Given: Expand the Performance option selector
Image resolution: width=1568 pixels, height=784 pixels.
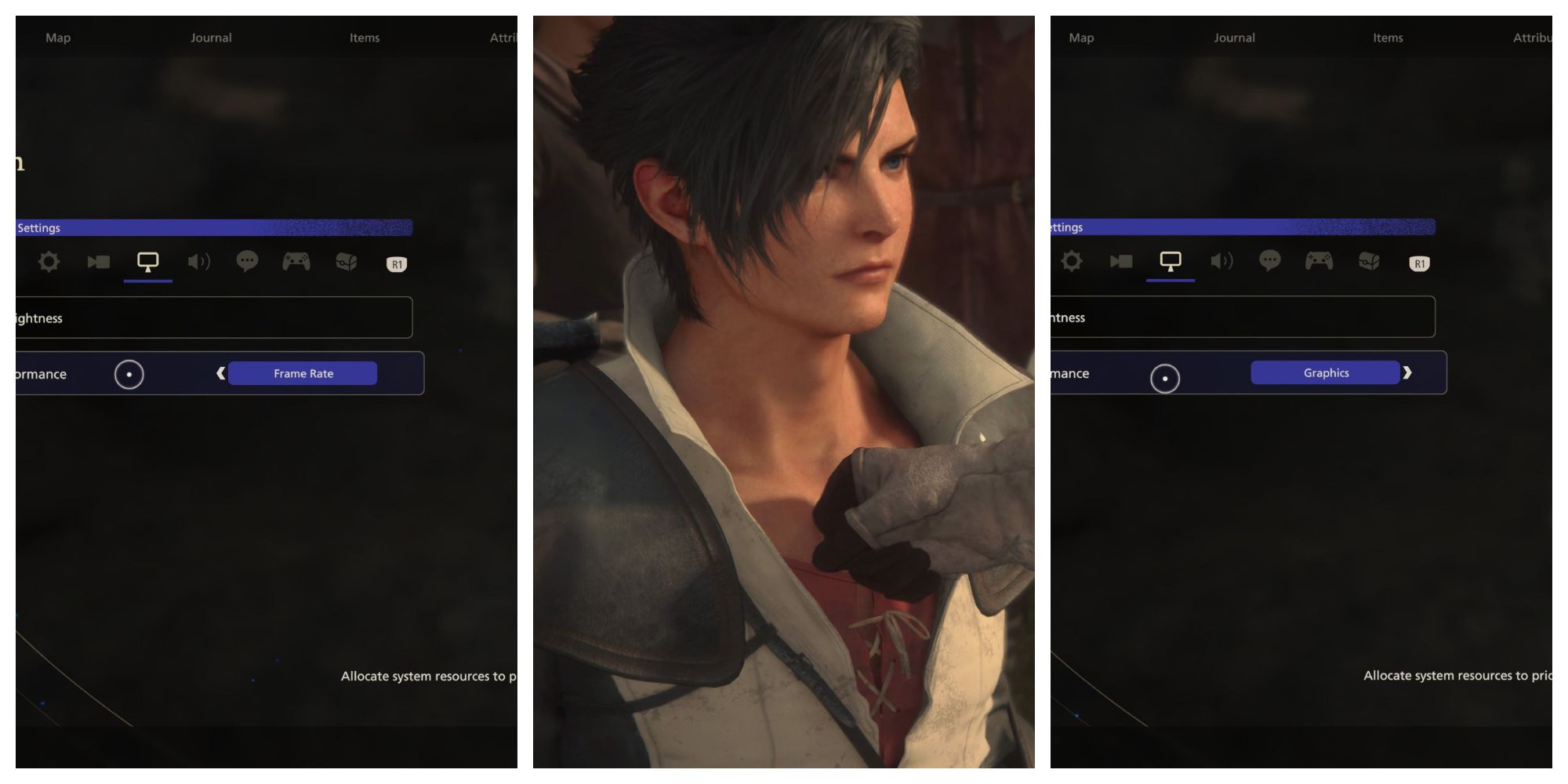Looking at the screenshot, I should 303,373.
